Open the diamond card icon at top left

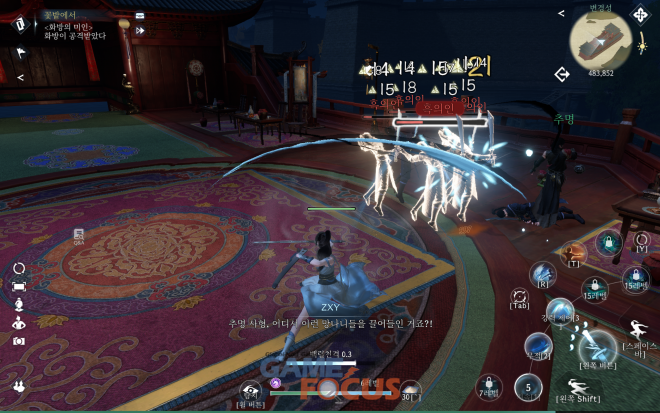[20, 25]
